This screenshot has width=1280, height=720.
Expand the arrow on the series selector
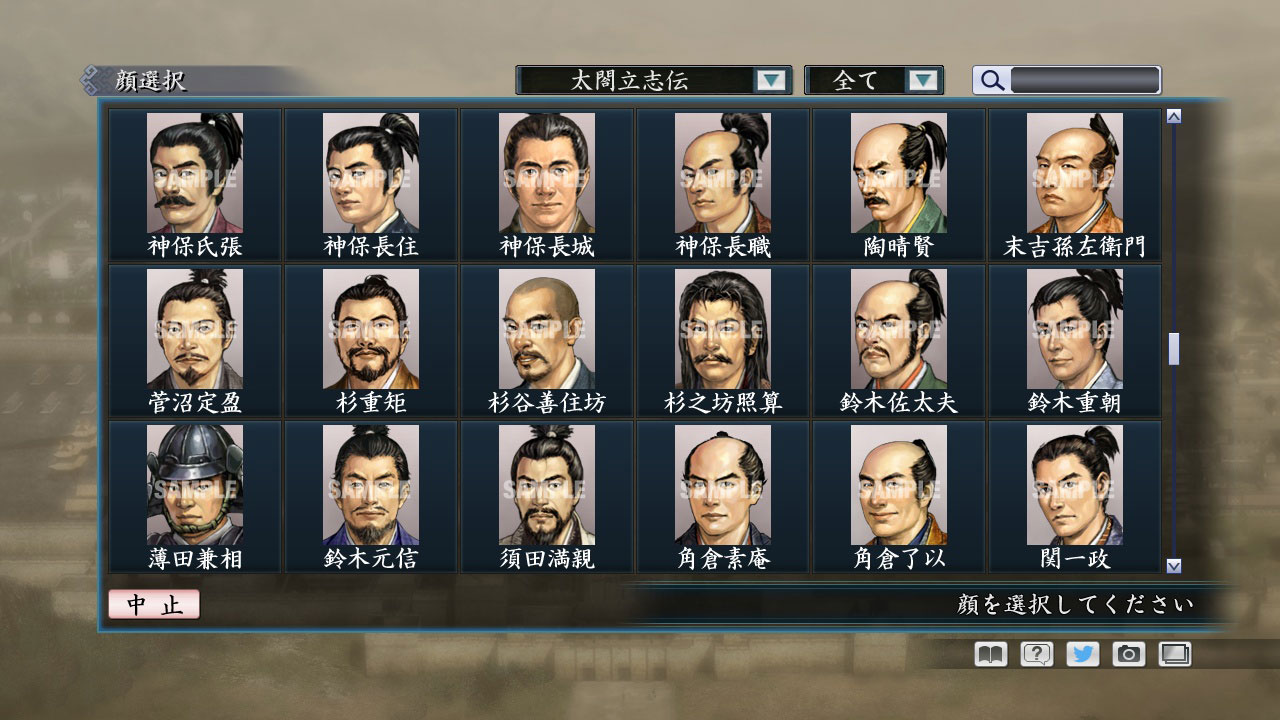click(x=770, y=80)
